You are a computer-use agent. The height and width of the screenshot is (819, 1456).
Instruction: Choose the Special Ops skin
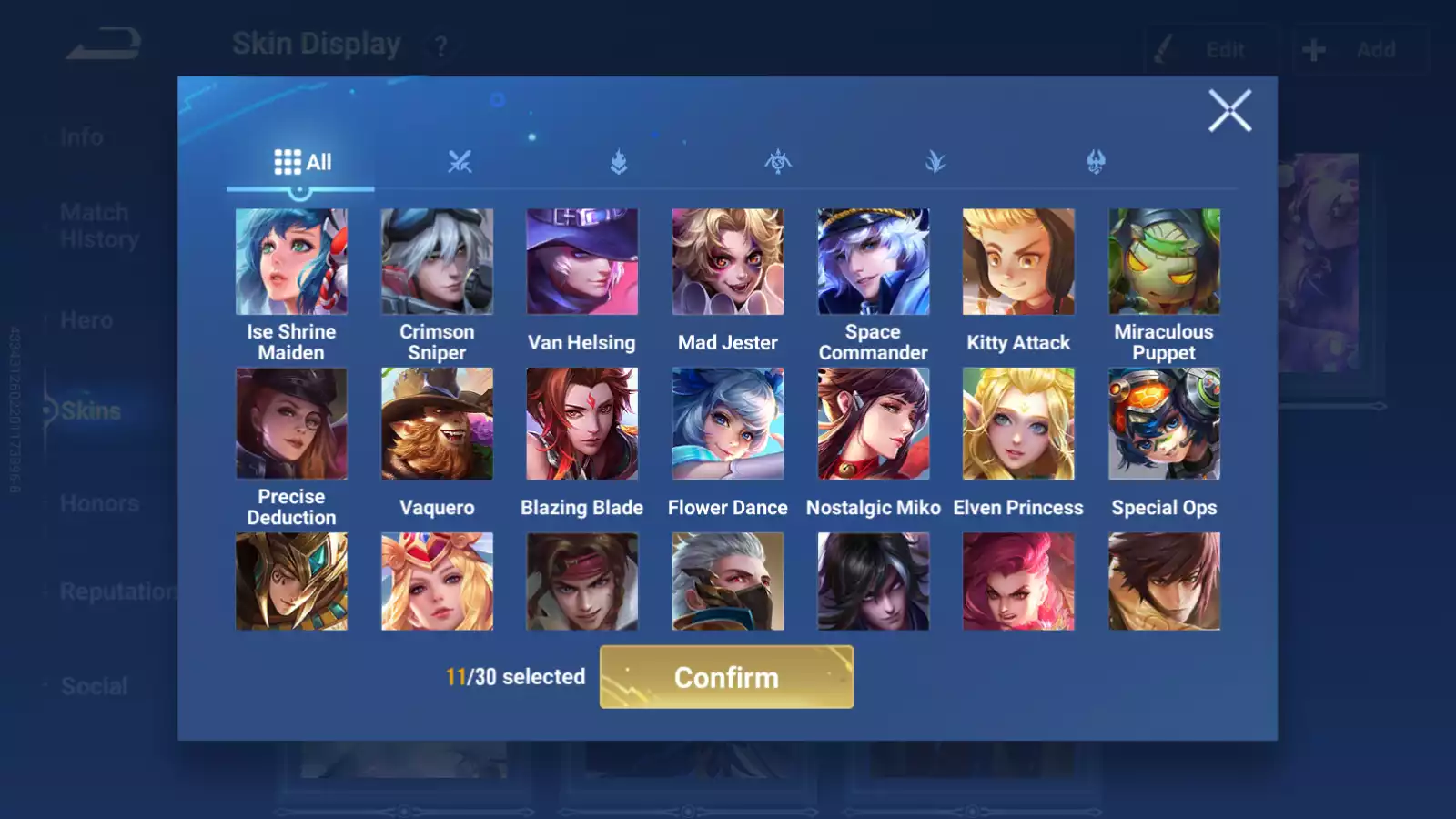(1164, 423)
